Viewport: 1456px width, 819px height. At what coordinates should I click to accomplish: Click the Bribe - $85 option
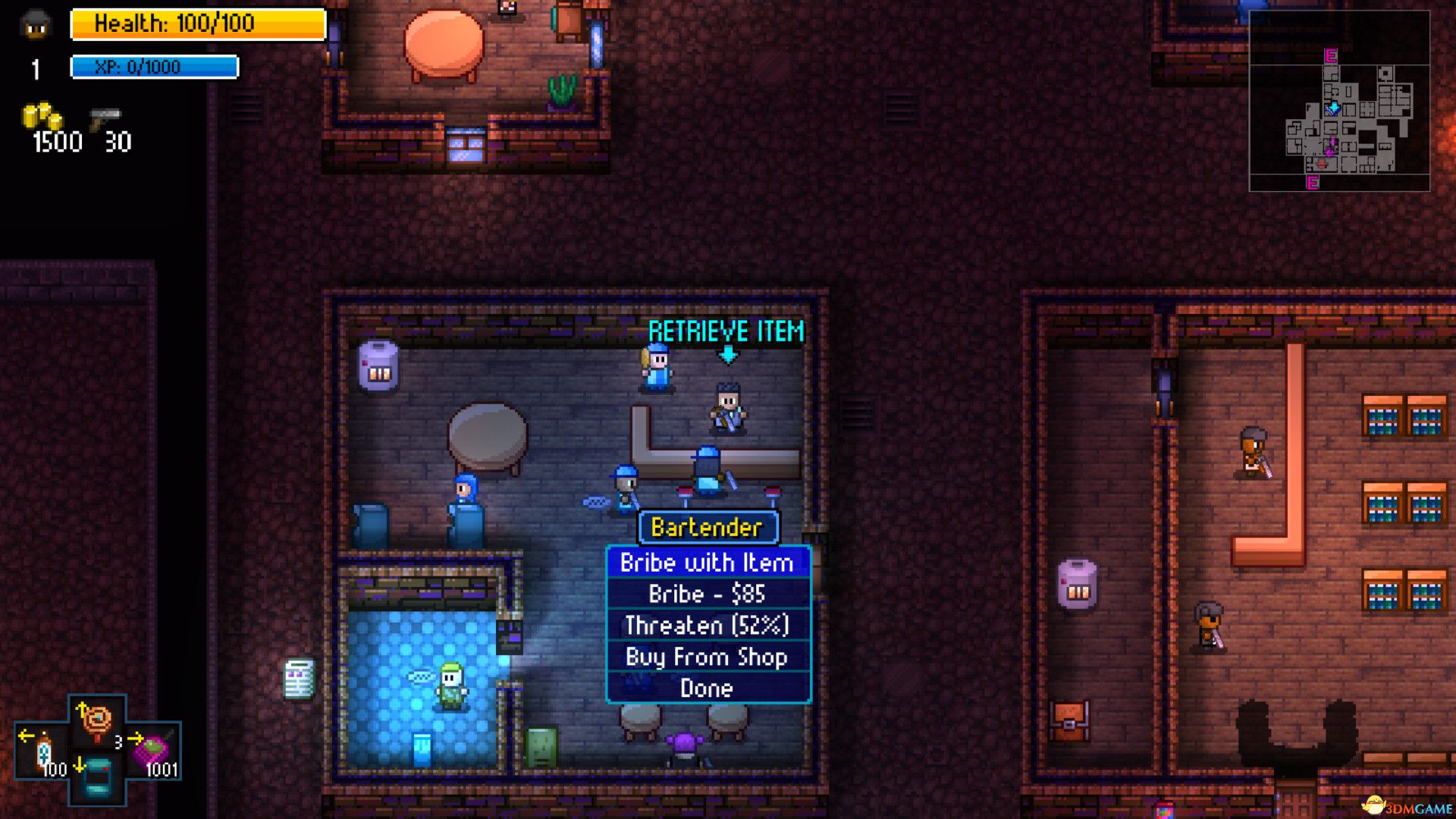point(707,595)
